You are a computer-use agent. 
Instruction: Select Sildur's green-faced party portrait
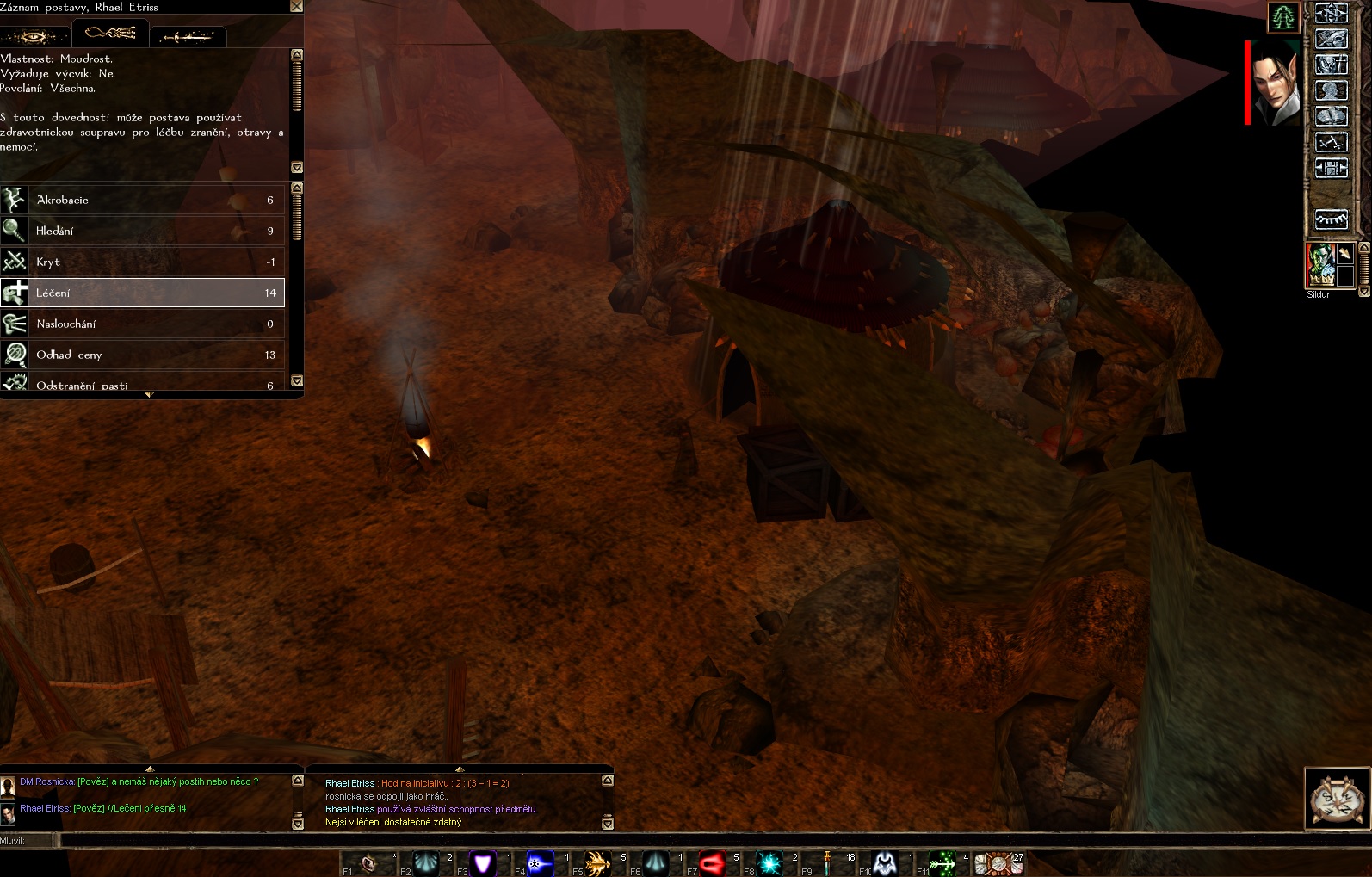1319,265
